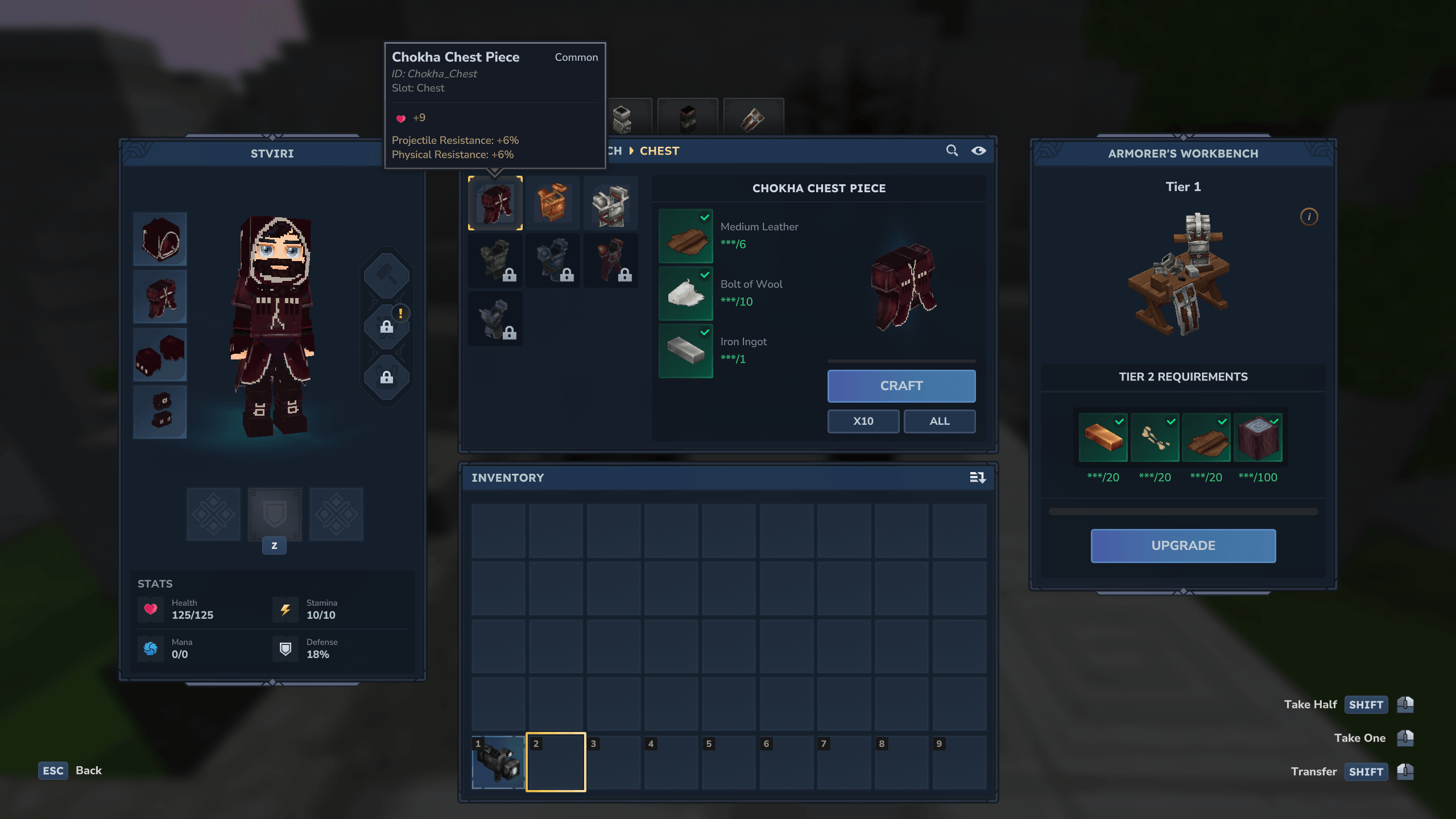Open the workbench info icon
The width and height of the screenshot is (1456, 819).
tap(1309, 217)
